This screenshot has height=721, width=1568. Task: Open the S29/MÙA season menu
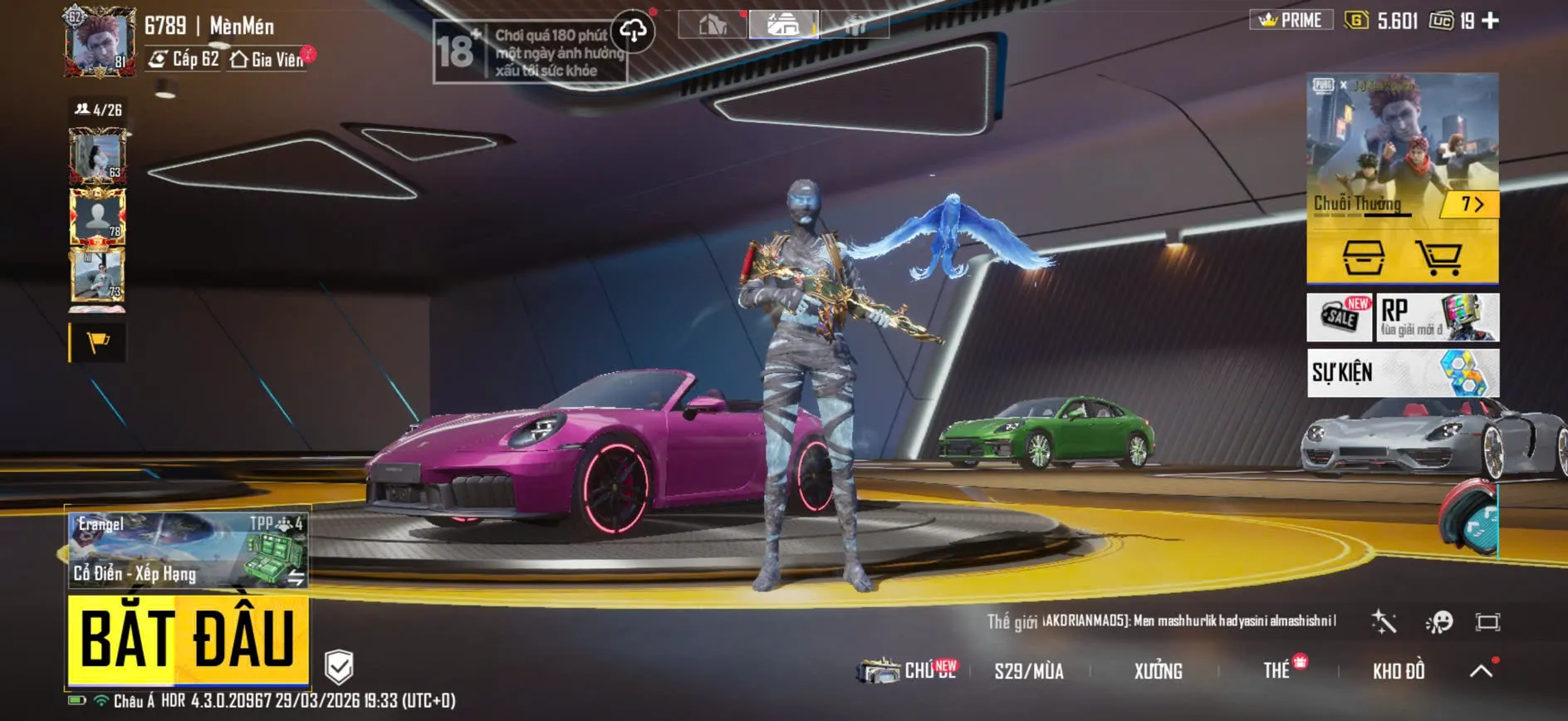point(1029,671)
